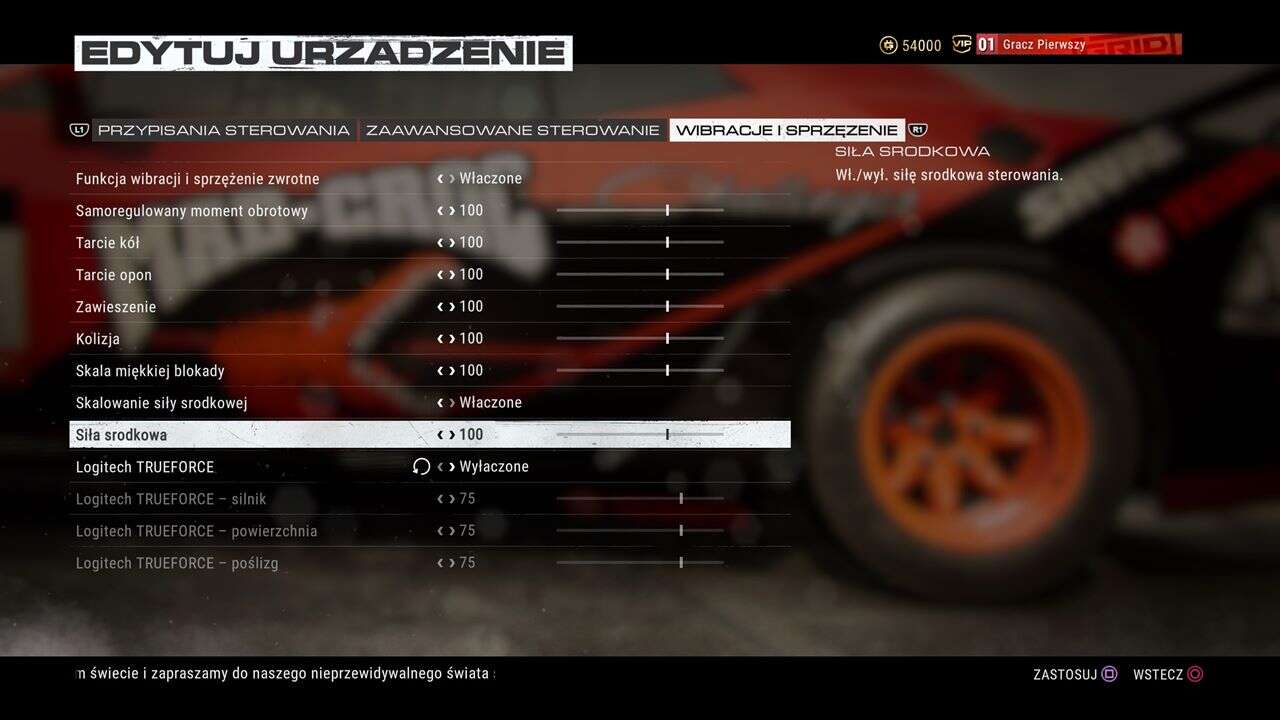Viewport: 1280px width, 720px height.
Task: Open the Zaawansowane Sterowanie tab
Action: point(512,130)
